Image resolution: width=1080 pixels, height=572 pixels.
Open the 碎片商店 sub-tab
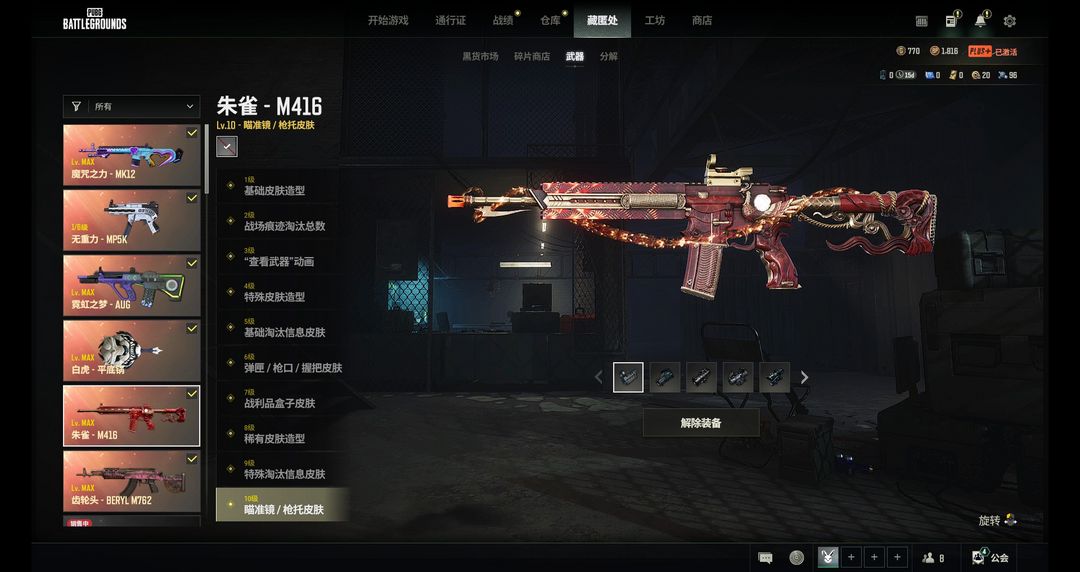(531, 57)
